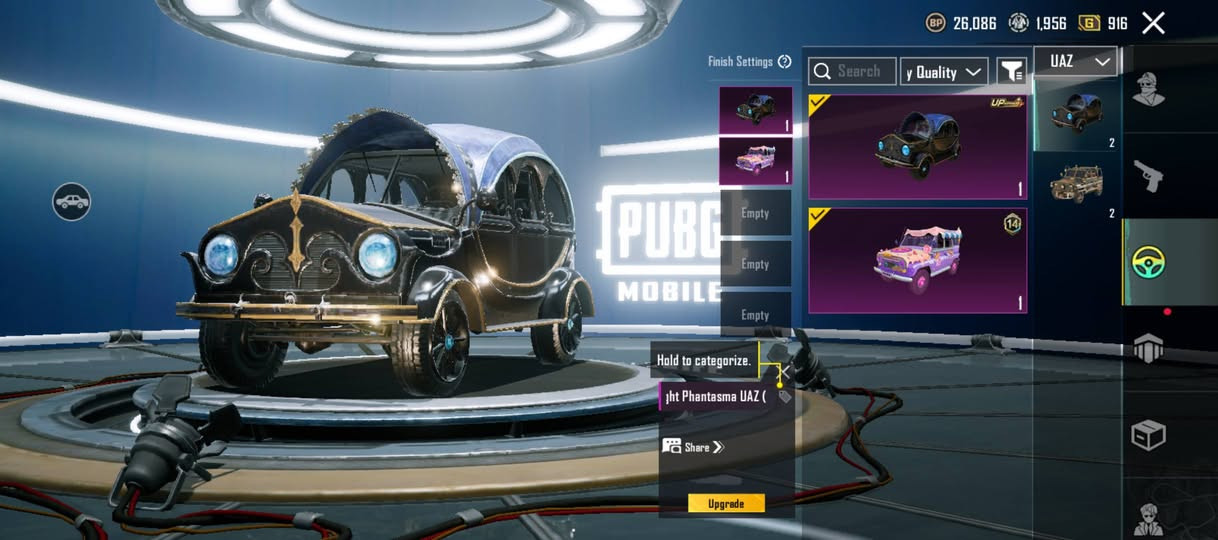Share the selected UAZ skin
This screenshot has width=1218, height=540.
tap(693, 447)
